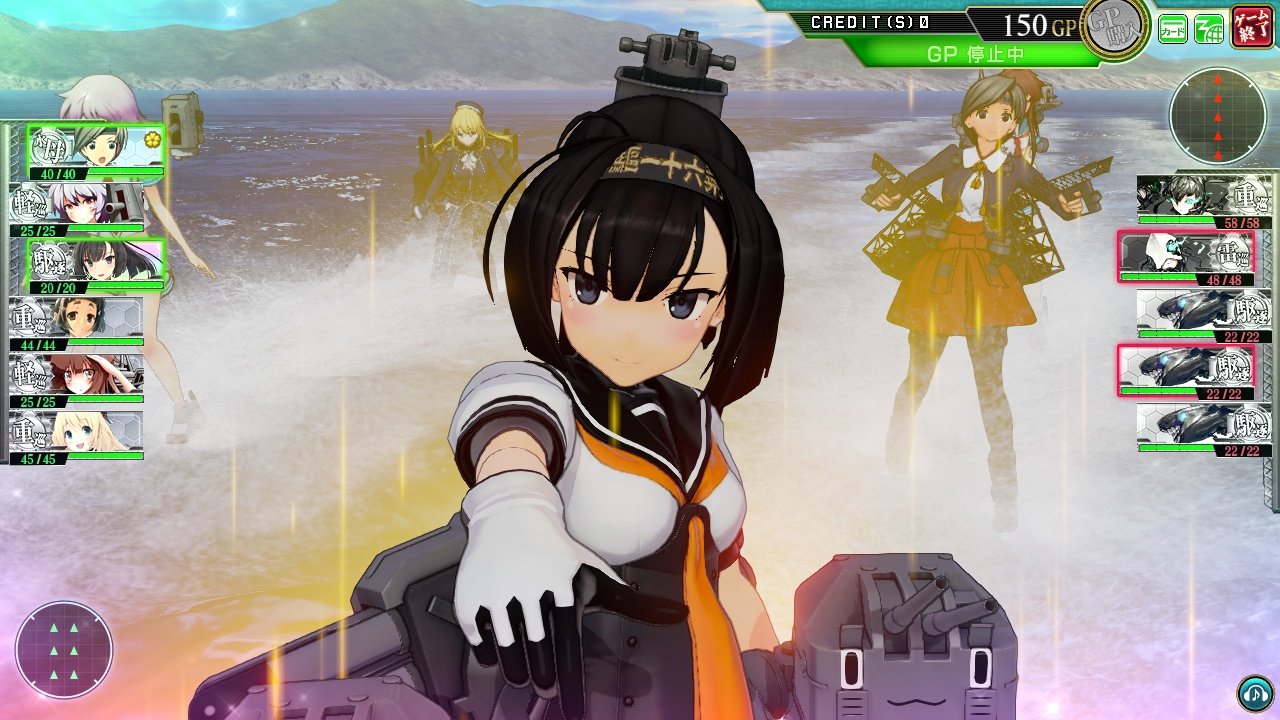The image size is (1280, 720).
Task: End the game with red ゲーム終了 button
Action: tap(1252, 26)
